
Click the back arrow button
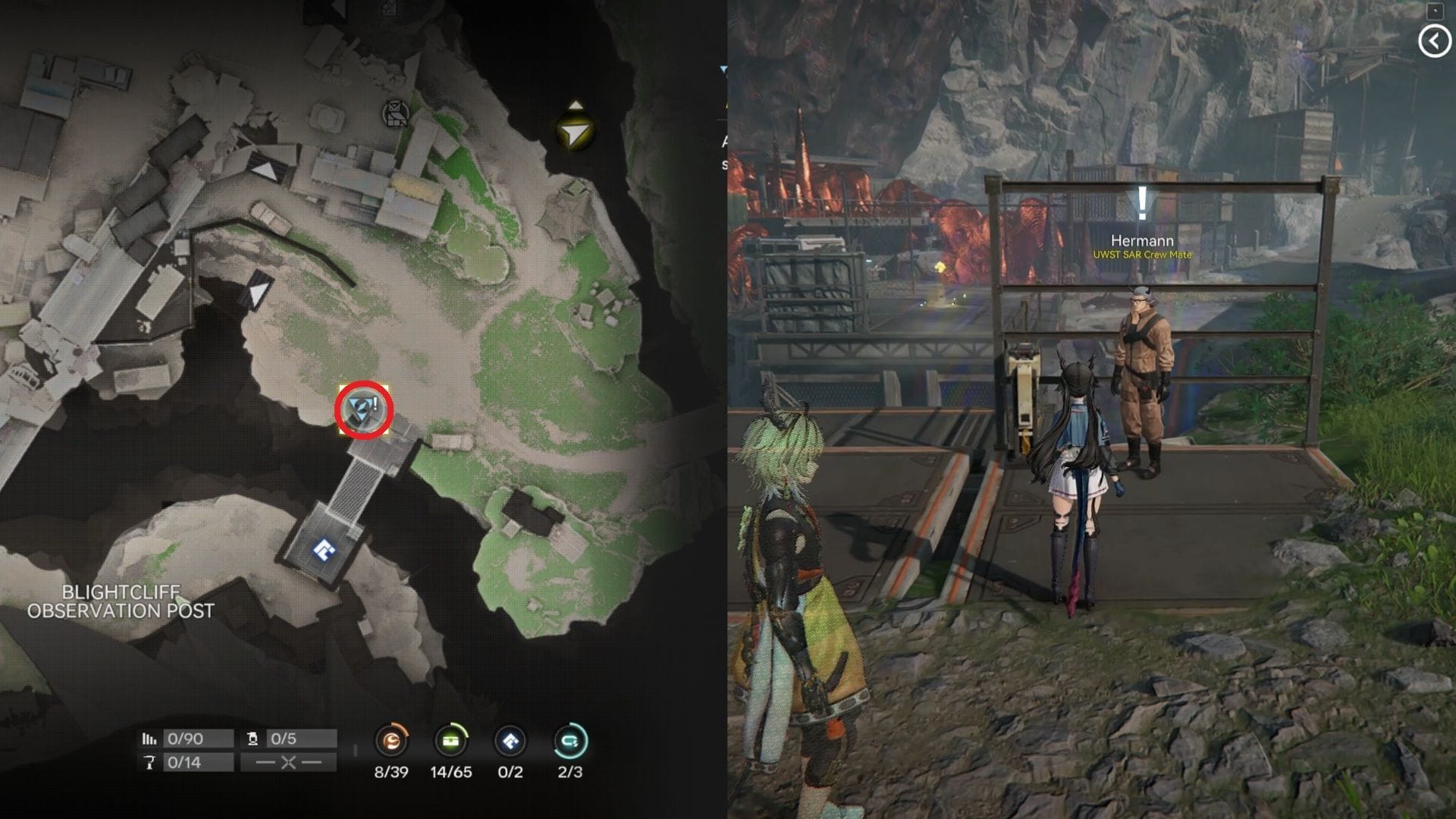(1433, 41)
